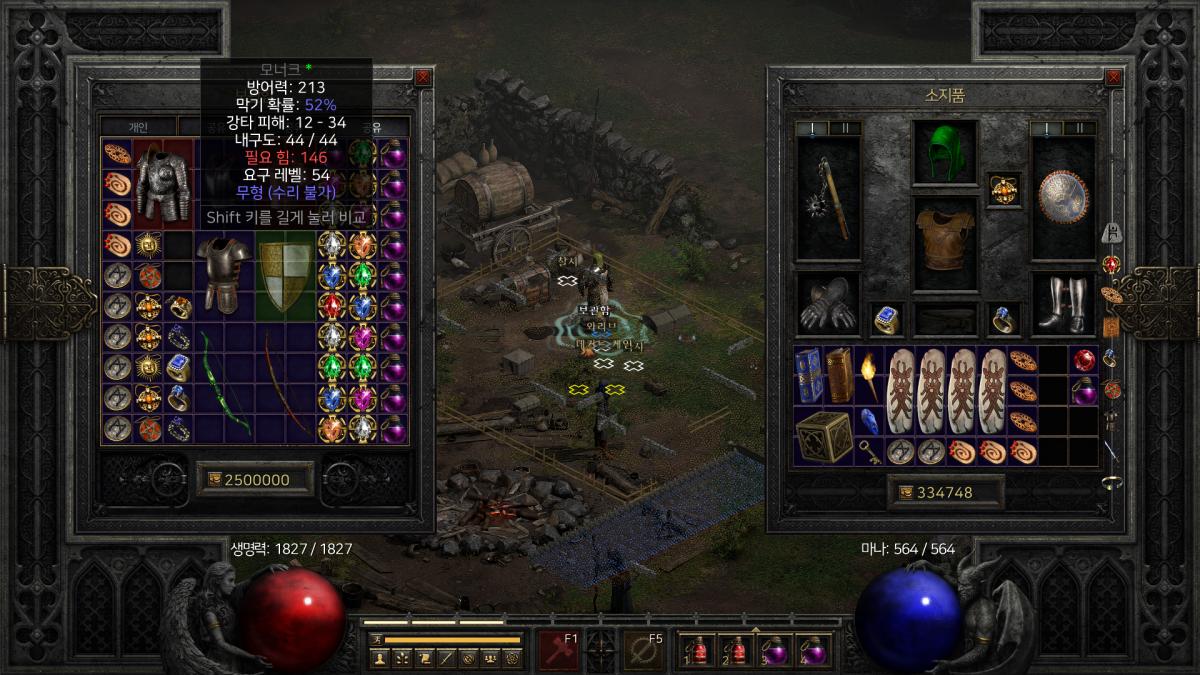Open the F1 left-click skill selector

[x=558, y=649]
